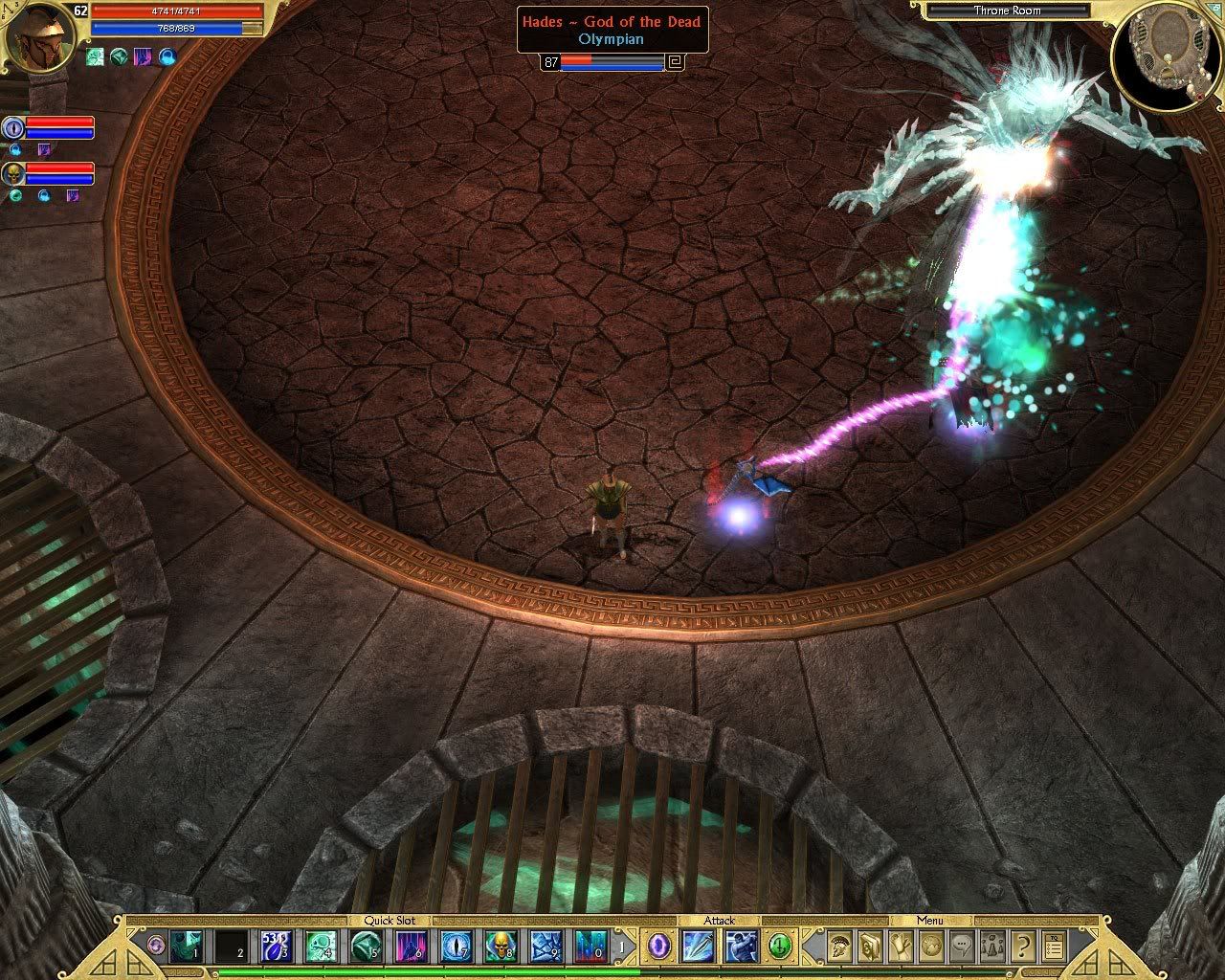Open the party members menu icon

(992, 947)
